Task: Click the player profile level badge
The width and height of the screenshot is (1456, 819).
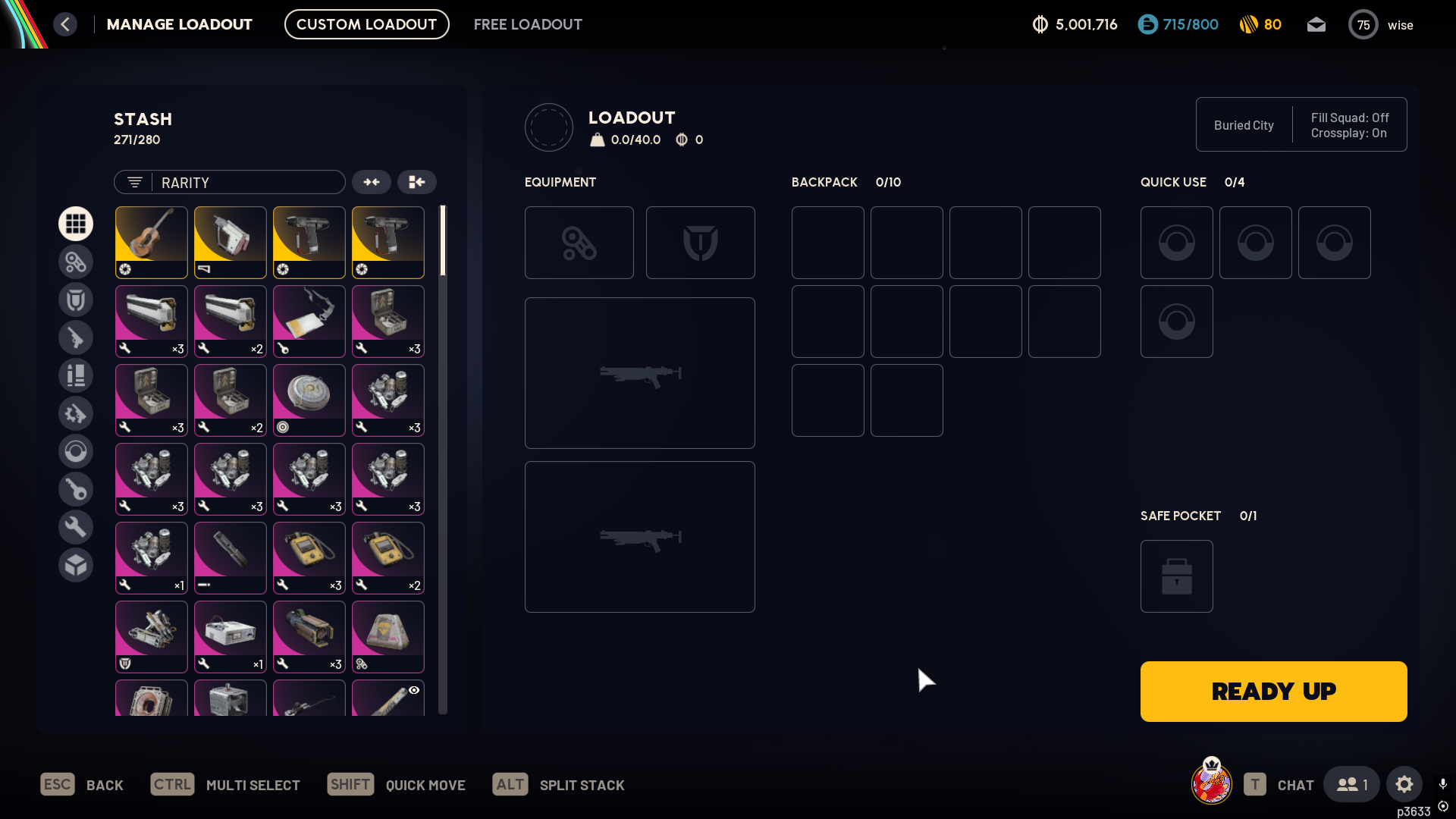Action: (1363, 25)
